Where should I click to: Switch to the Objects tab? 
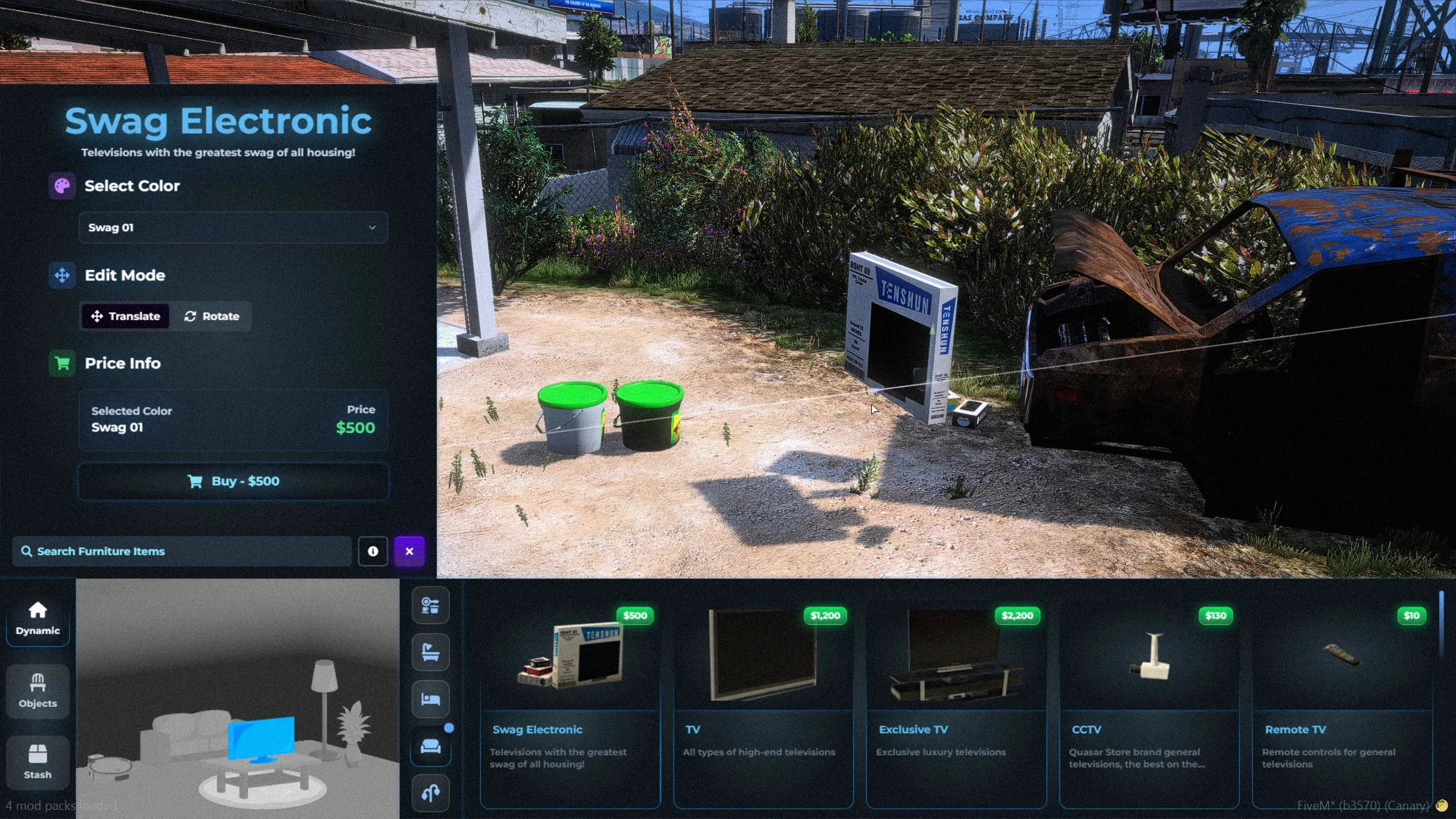(38, 691)
